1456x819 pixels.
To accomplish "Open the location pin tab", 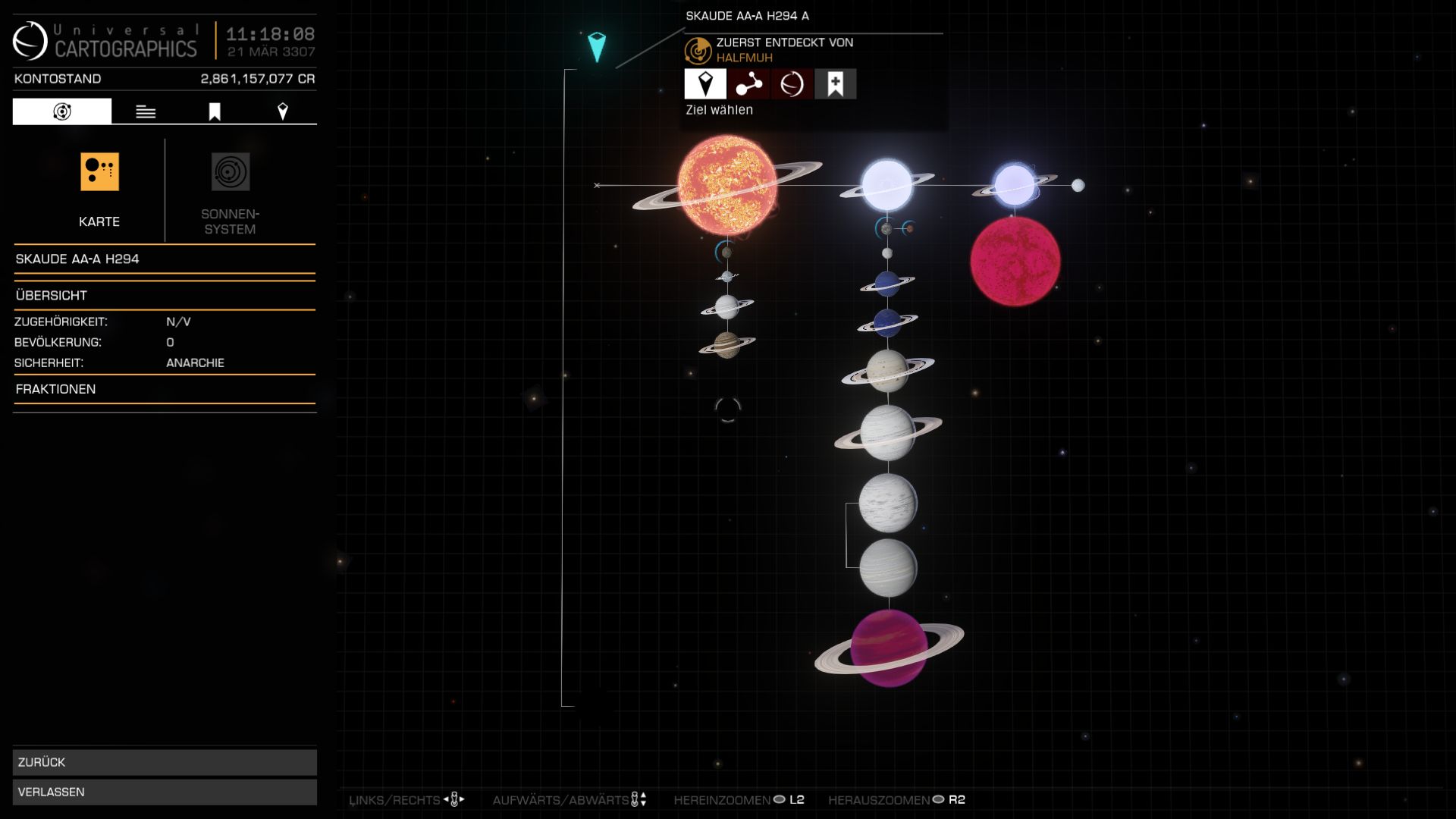I will click(283, 111).
